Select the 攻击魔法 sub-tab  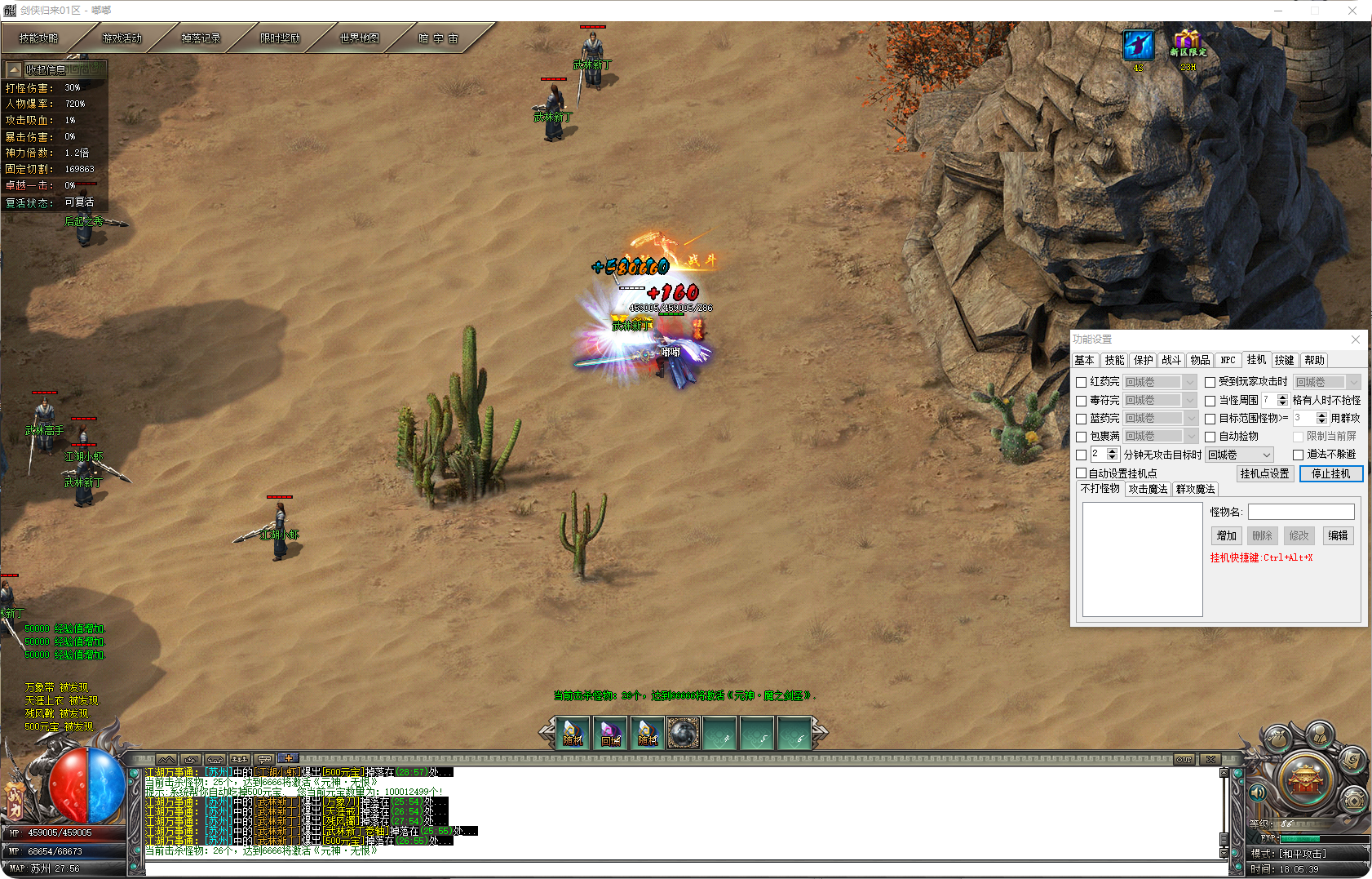click(1148, 489)
